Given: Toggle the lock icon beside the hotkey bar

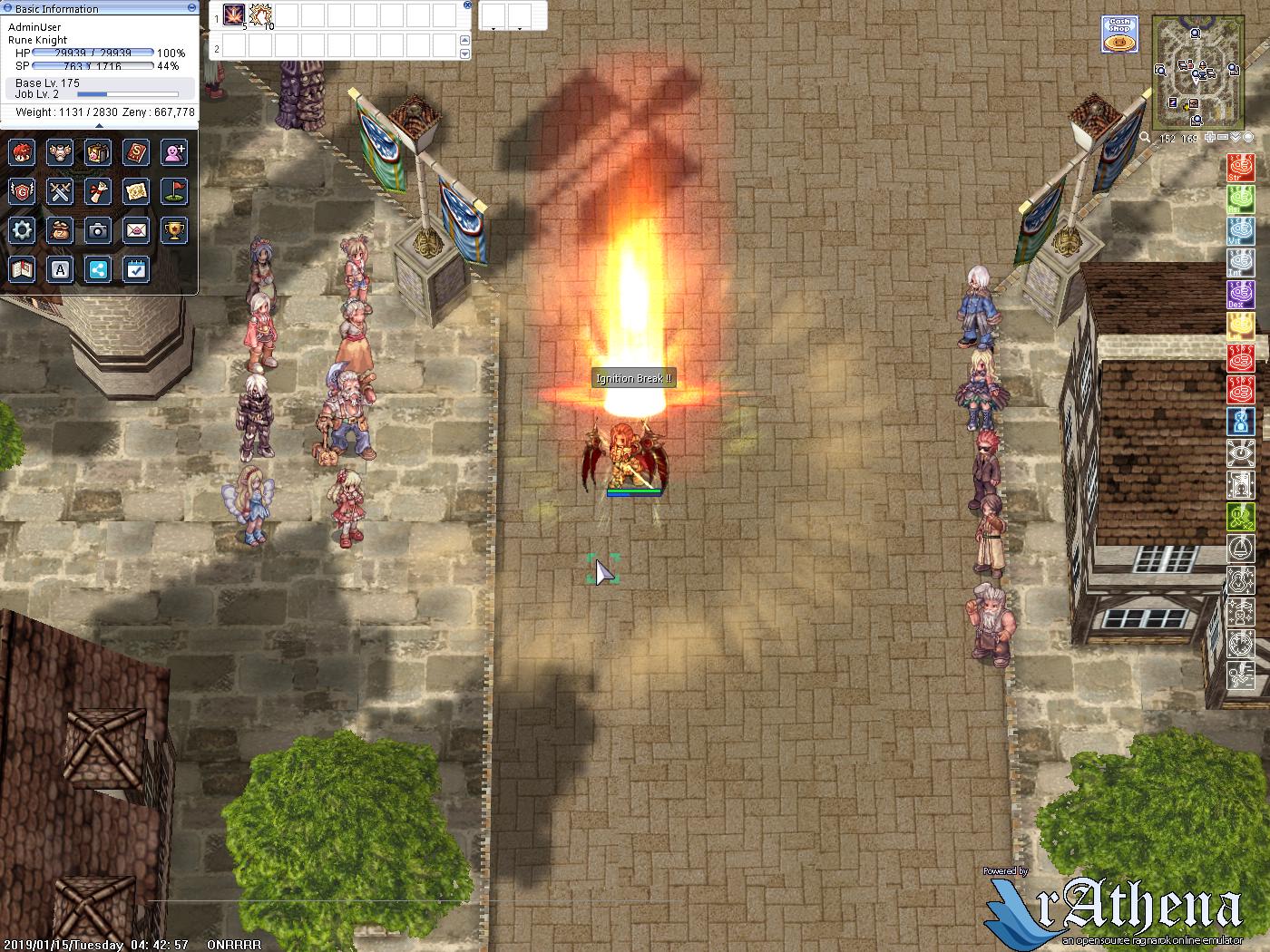Looking at the screenshot, I should (x=467, y=5).
